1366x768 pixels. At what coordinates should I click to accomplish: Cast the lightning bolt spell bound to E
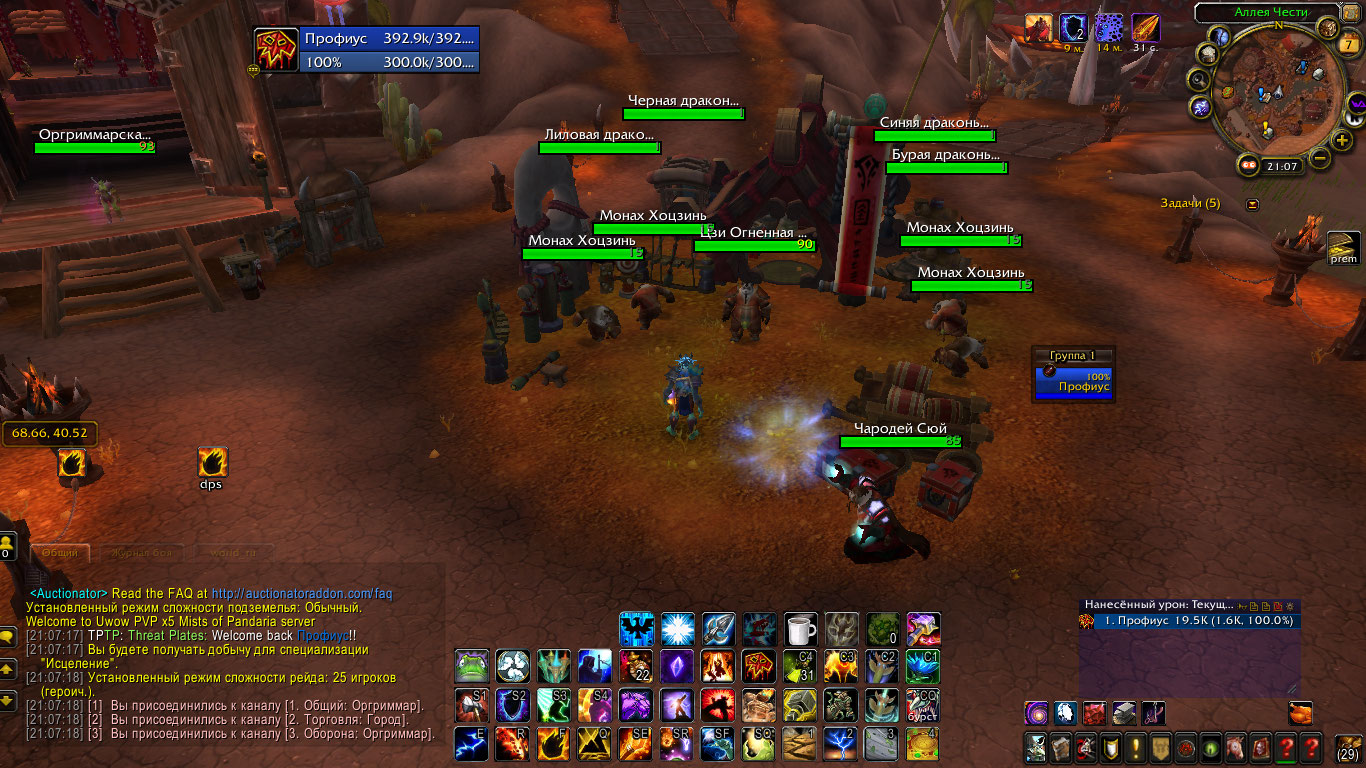[x=471, y=743]
